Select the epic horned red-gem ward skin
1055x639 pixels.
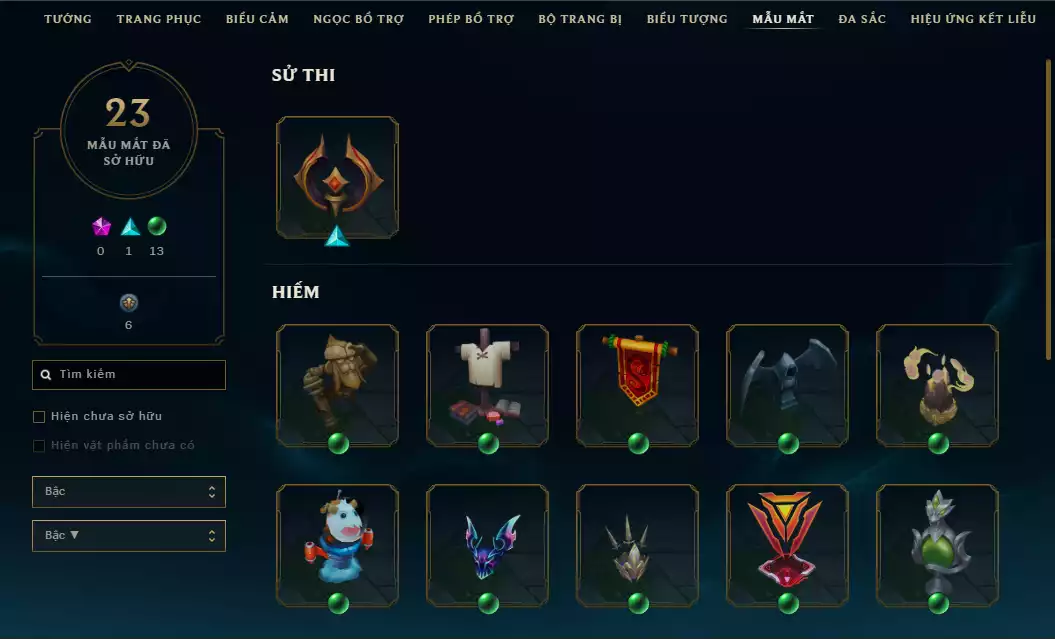click(x=337, y=178)
